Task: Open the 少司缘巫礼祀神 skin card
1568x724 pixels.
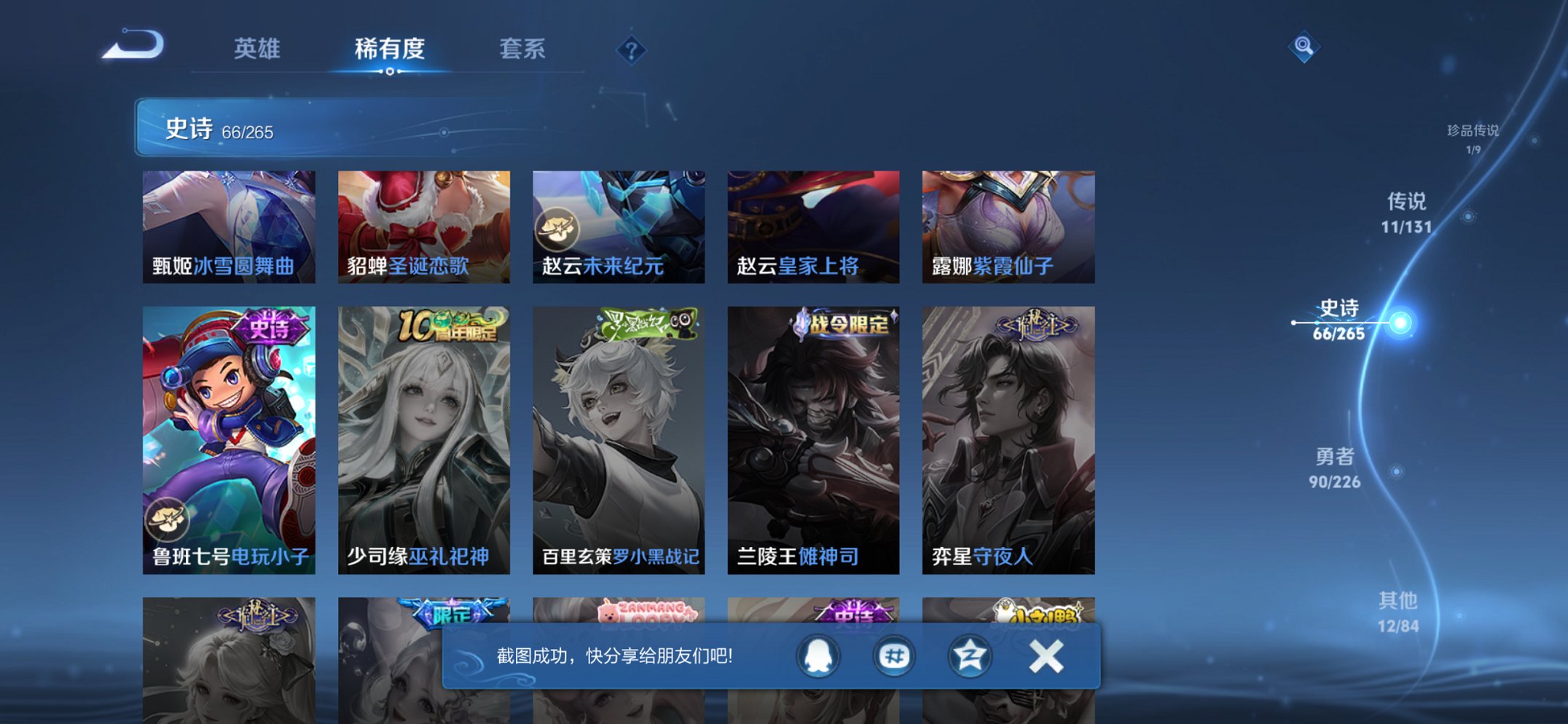Action: (x=424, y=437)
